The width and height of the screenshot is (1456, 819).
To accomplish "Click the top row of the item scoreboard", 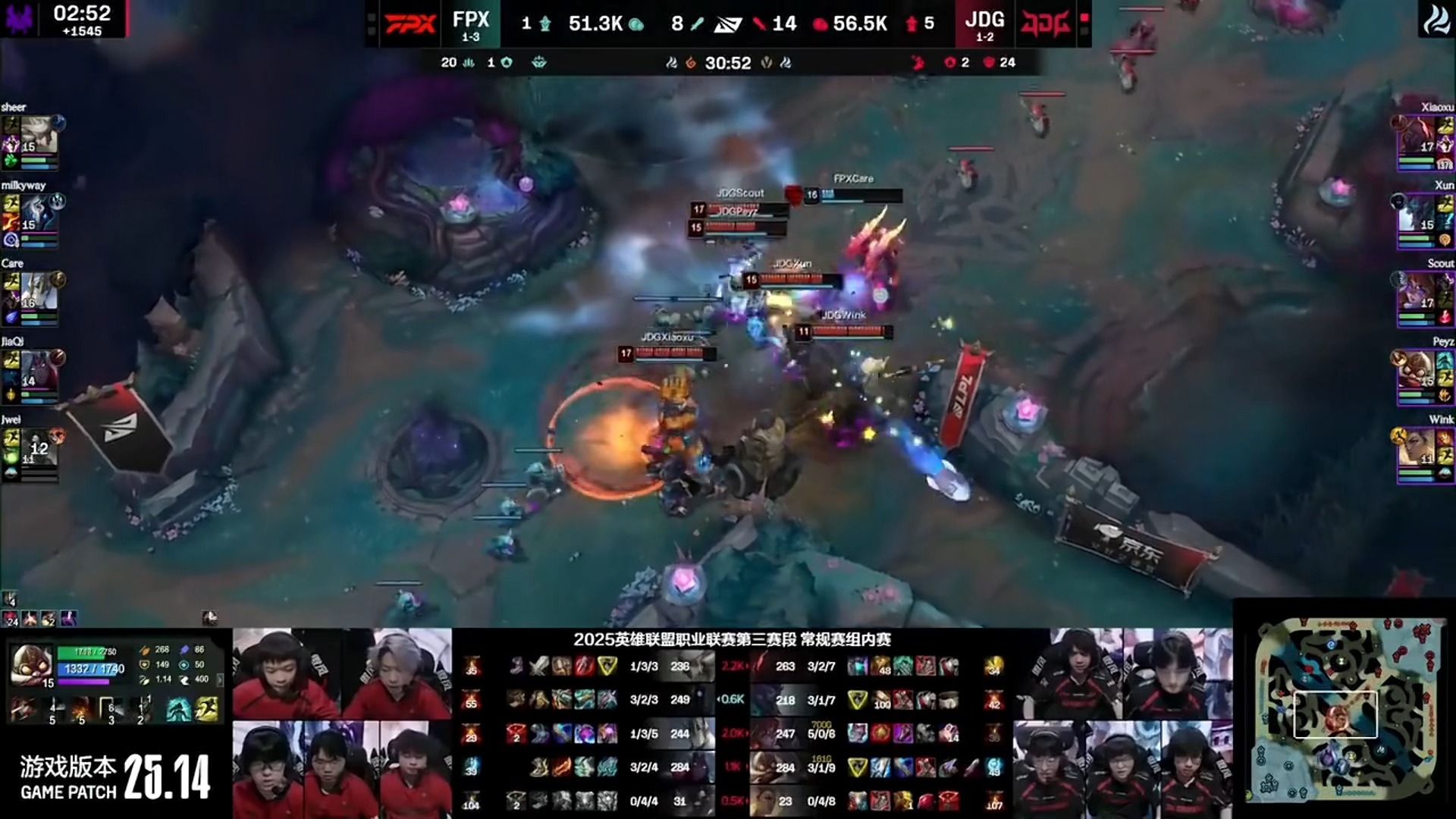I will click(732, 667).
